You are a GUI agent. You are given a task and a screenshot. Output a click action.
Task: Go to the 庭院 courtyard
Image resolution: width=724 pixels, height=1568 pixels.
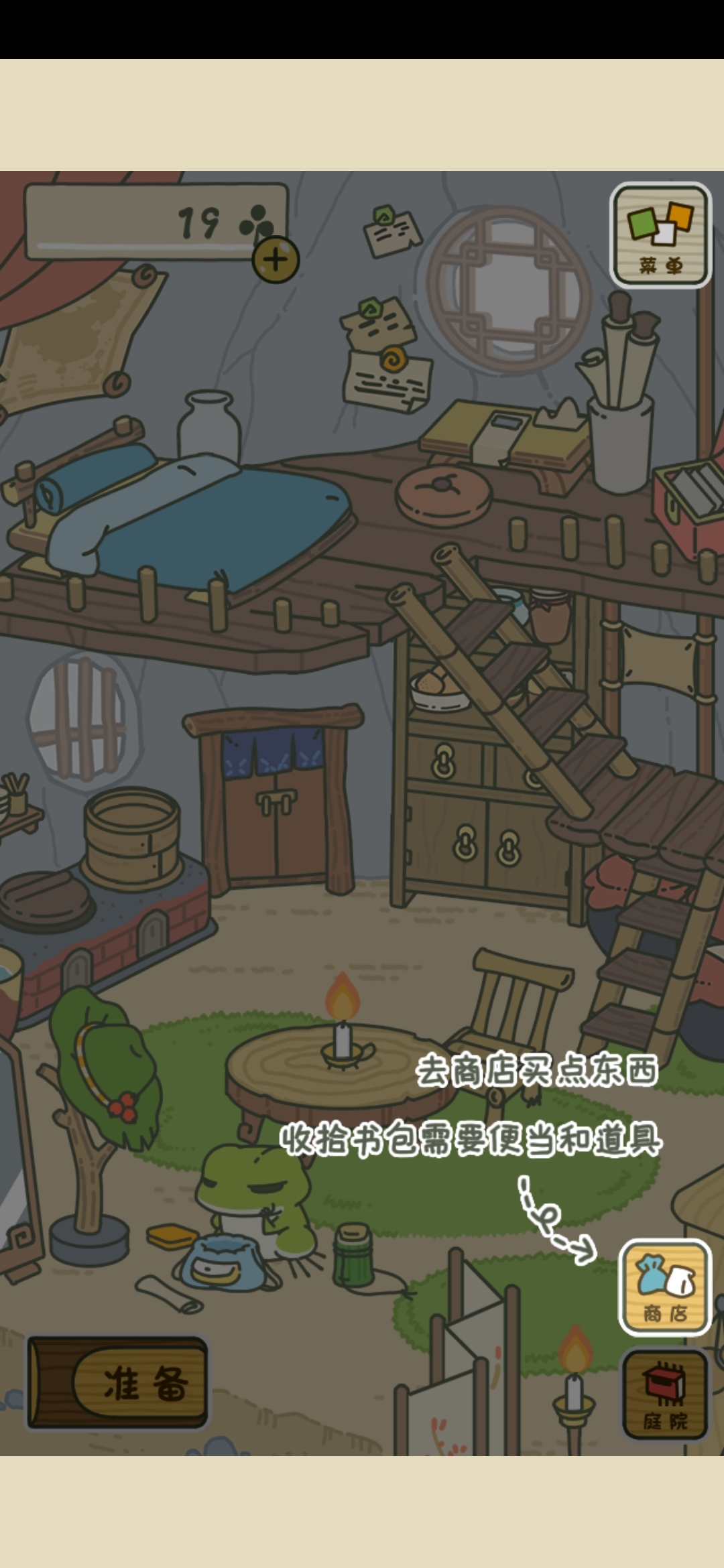point(664,1395)
